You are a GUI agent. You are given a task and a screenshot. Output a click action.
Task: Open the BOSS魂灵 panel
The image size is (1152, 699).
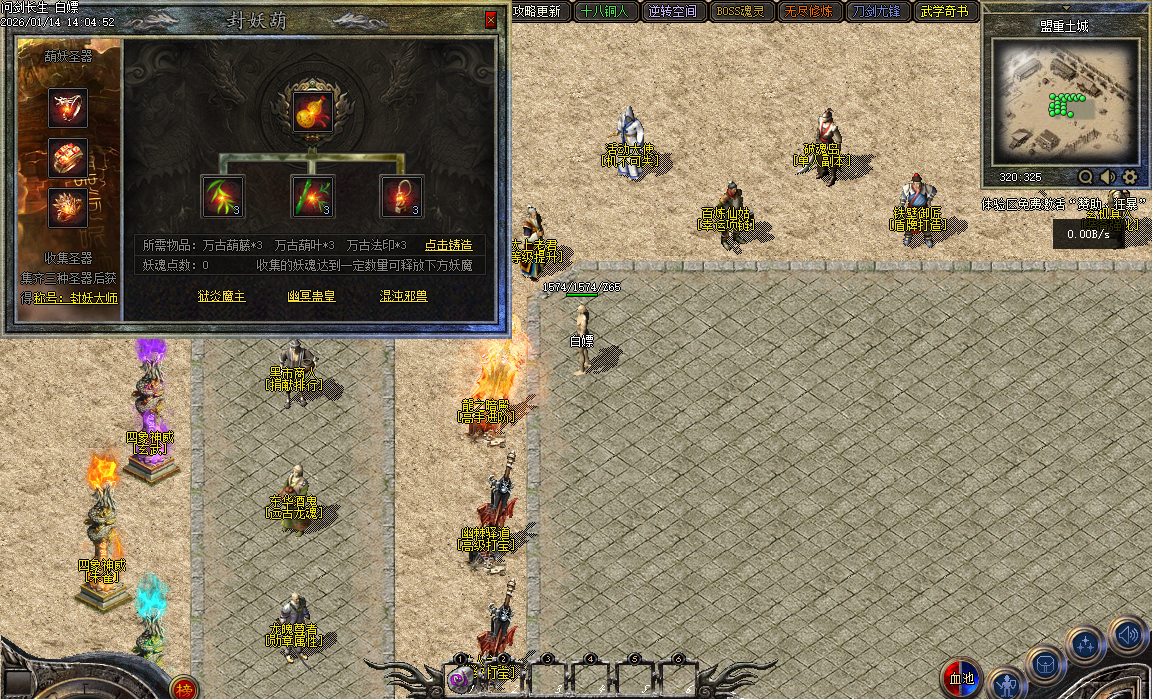741,12
